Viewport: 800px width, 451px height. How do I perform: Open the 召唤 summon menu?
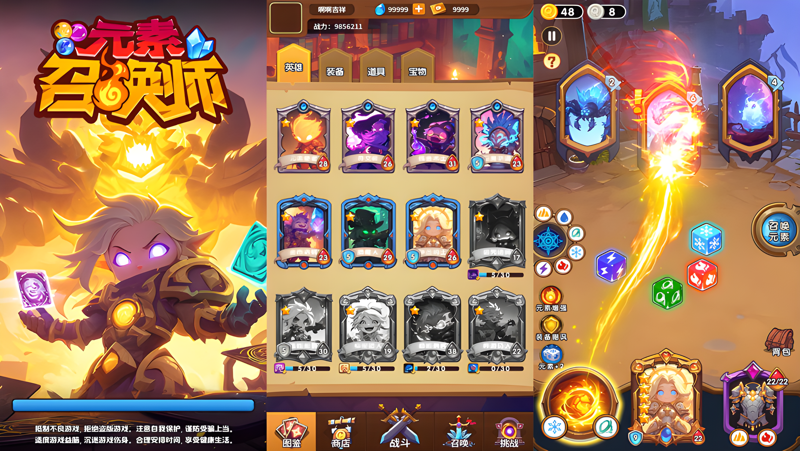point(459,432)
